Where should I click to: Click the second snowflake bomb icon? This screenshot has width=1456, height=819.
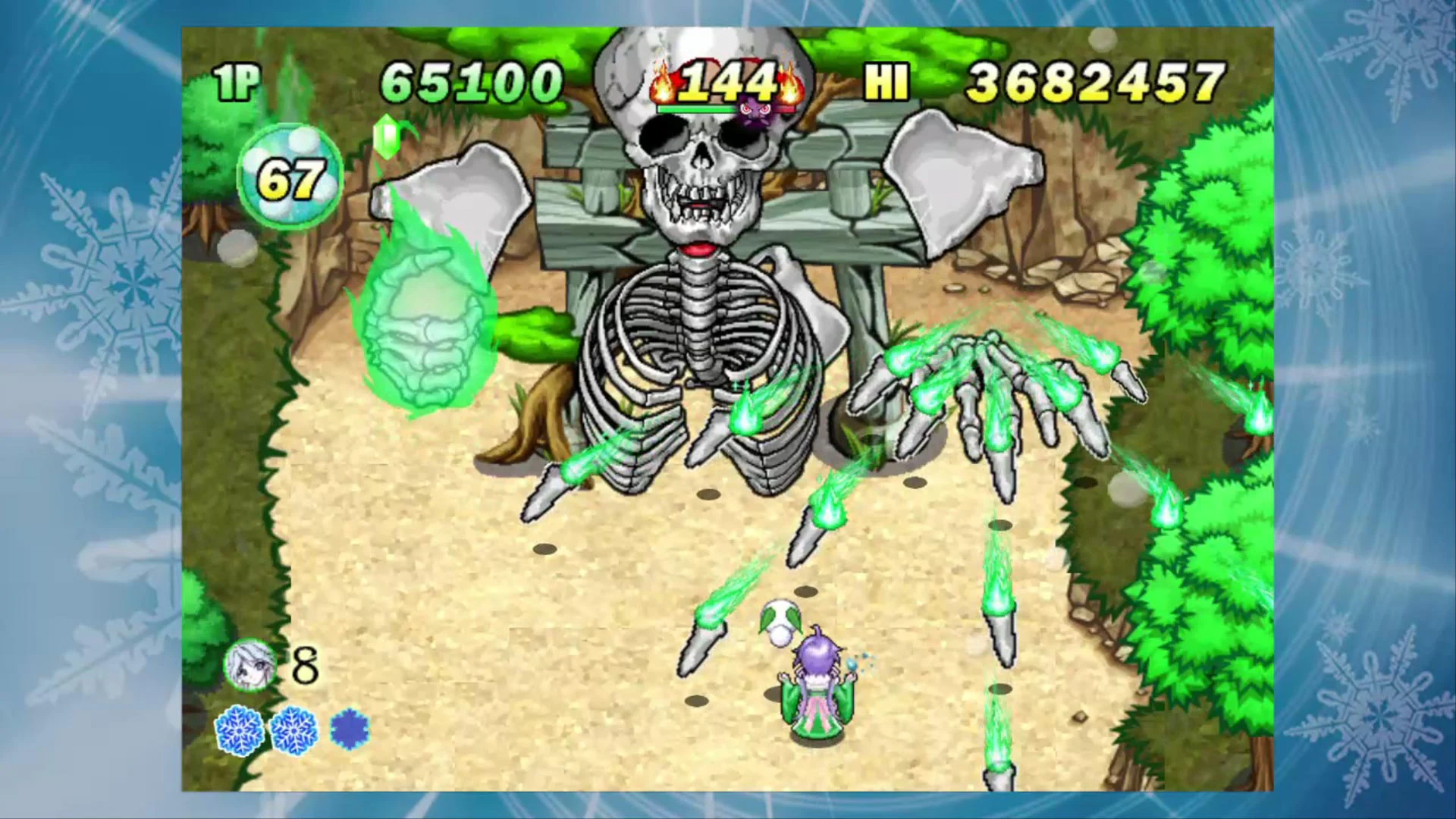click(294, 730)
